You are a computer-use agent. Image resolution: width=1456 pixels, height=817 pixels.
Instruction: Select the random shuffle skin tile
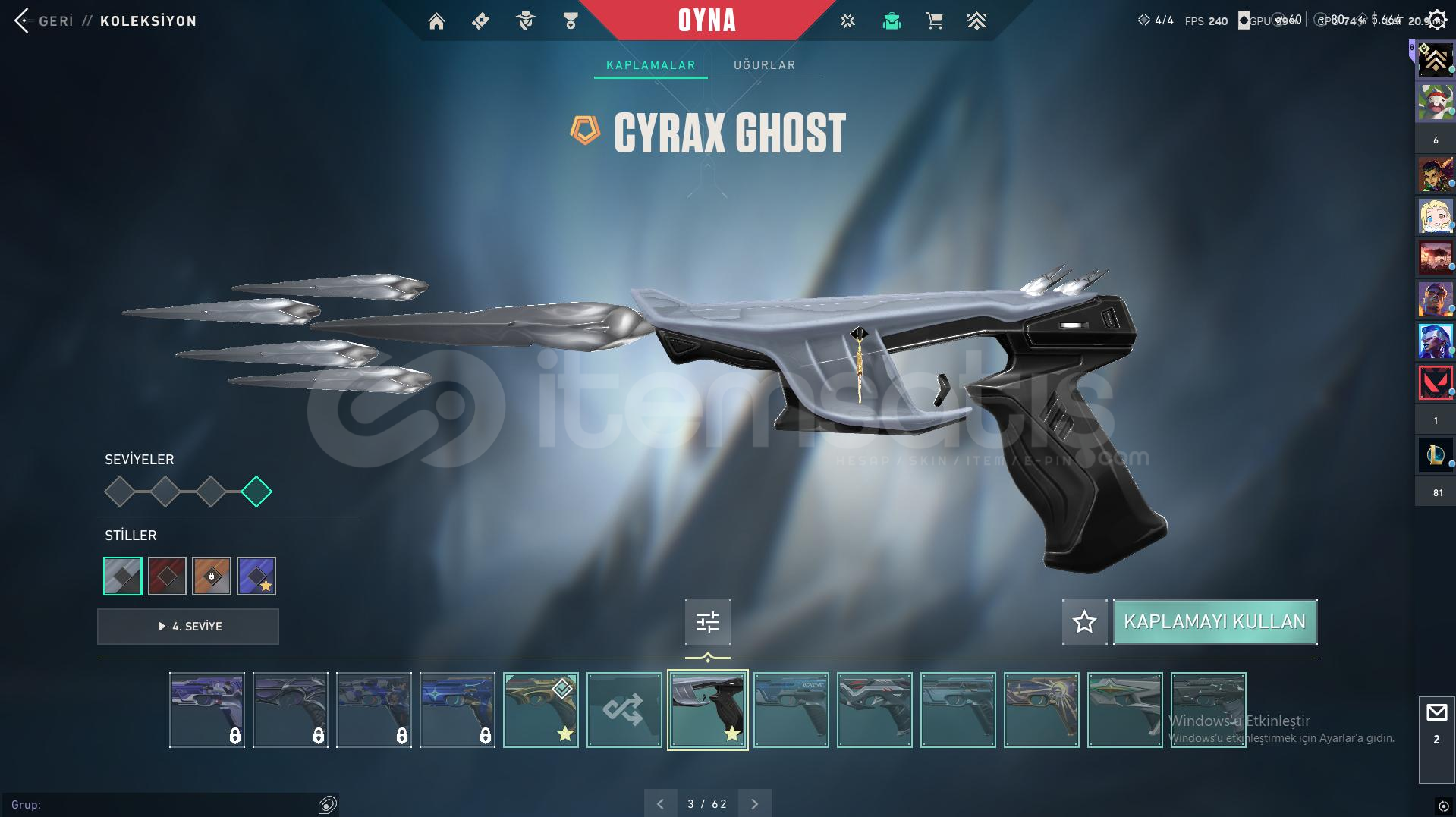pyautogui.click(x=624, y=710)
